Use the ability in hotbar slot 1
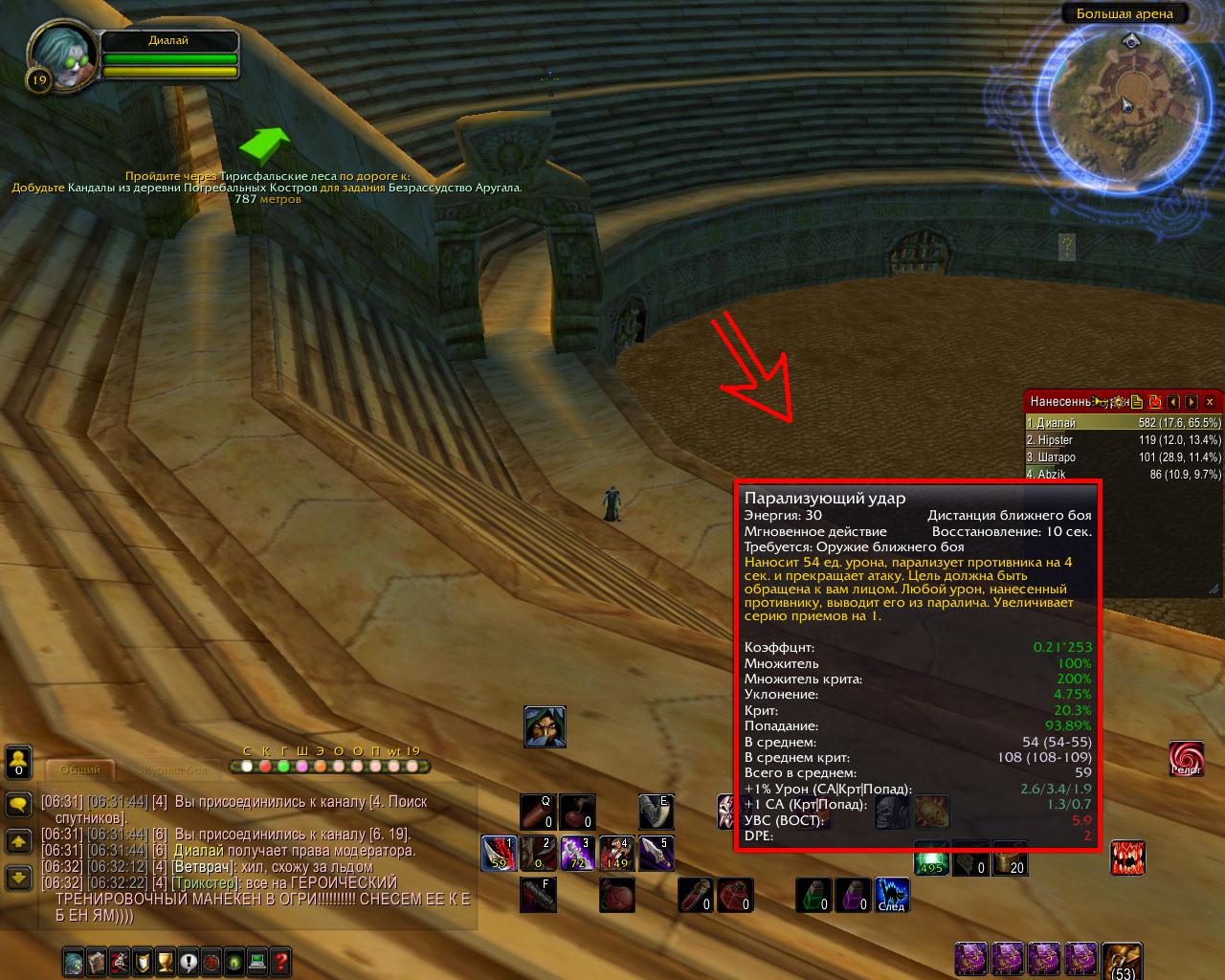This screenshot has height=980, width=1225. (499, 853)
